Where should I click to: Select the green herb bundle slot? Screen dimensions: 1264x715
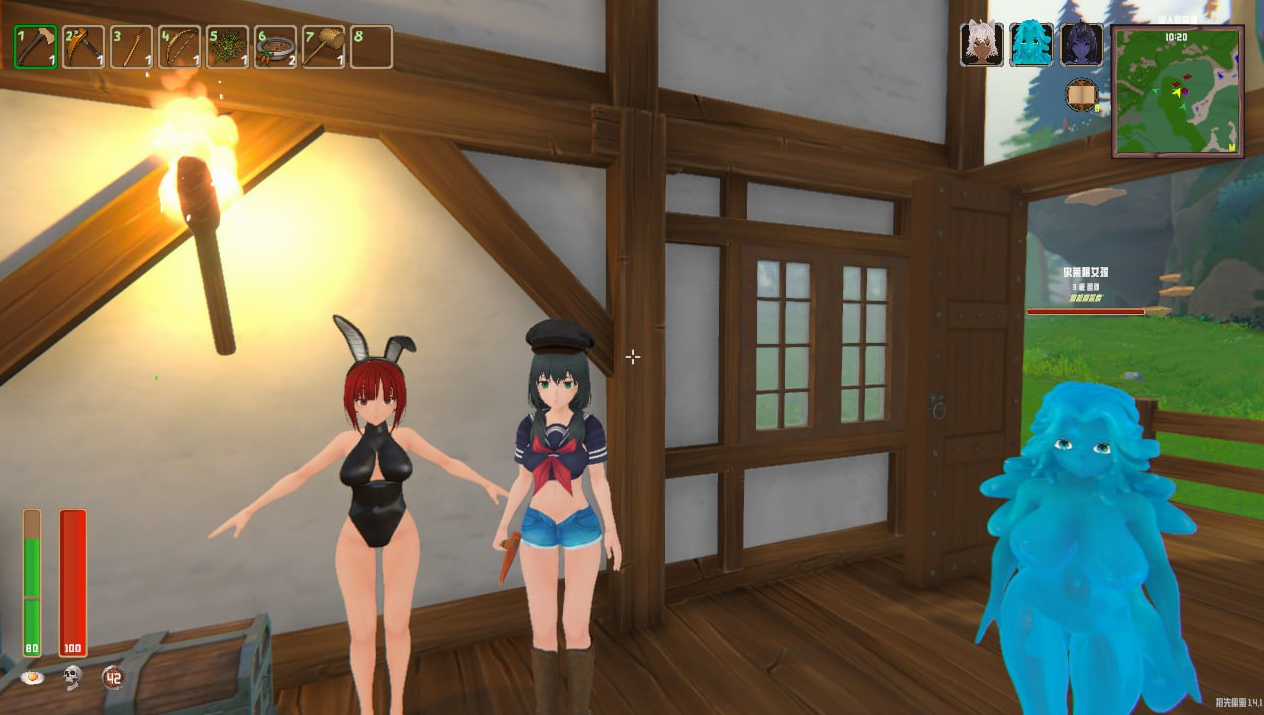(x=228, y=47)
